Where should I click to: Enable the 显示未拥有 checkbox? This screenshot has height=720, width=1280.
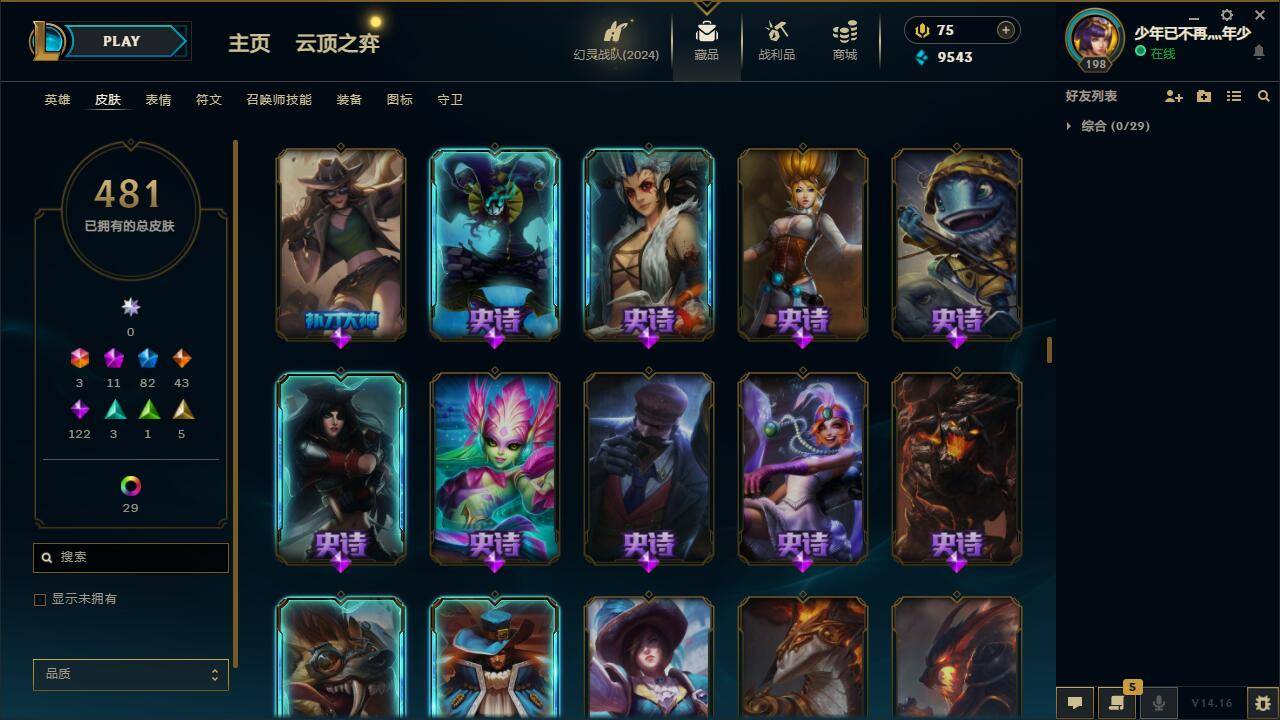pos(40,599)
